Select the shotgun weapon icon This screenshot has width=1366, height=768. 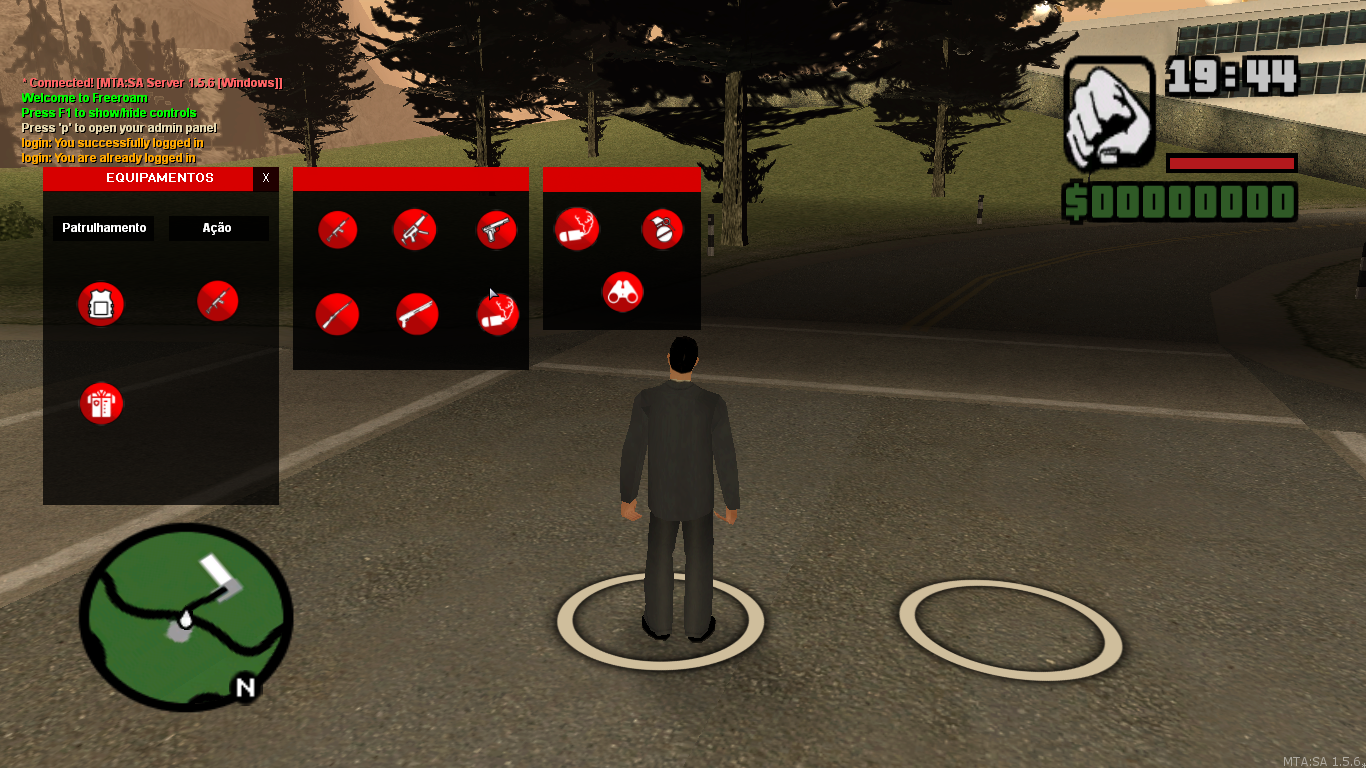pos(415,313)
